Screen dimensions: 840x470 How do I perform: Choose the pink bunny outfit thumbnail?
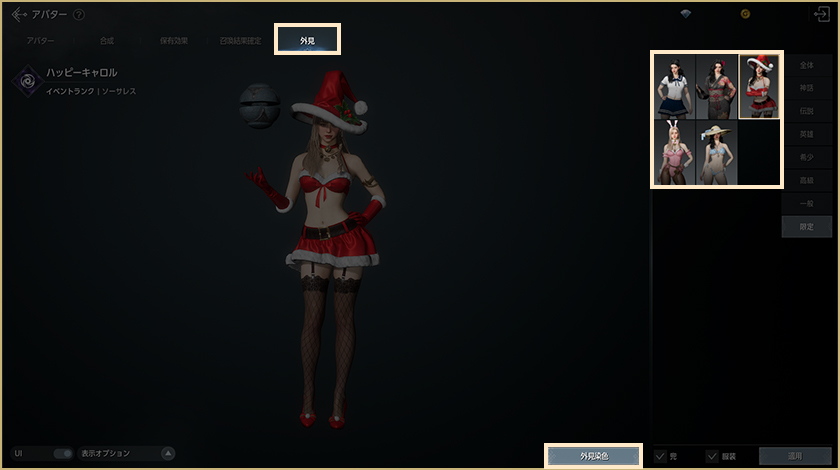tap(675, 152)
